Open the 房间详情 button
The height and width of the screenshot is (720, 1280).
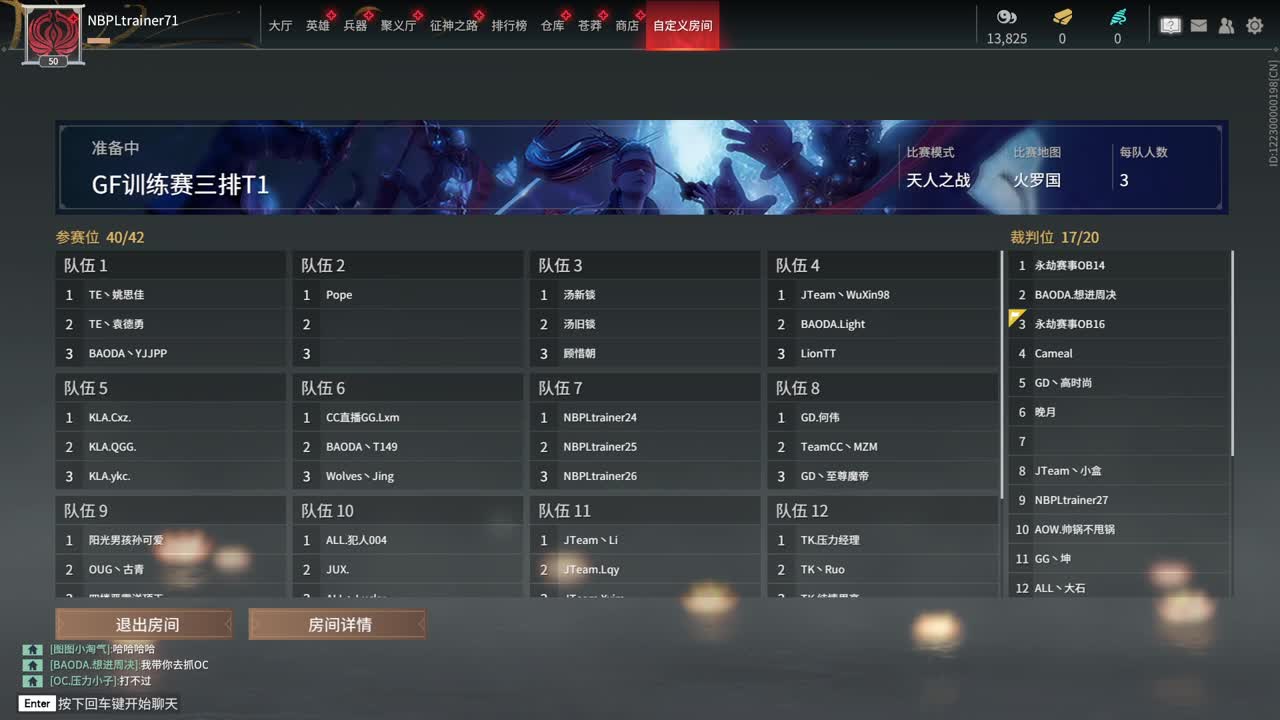(337, 623)
